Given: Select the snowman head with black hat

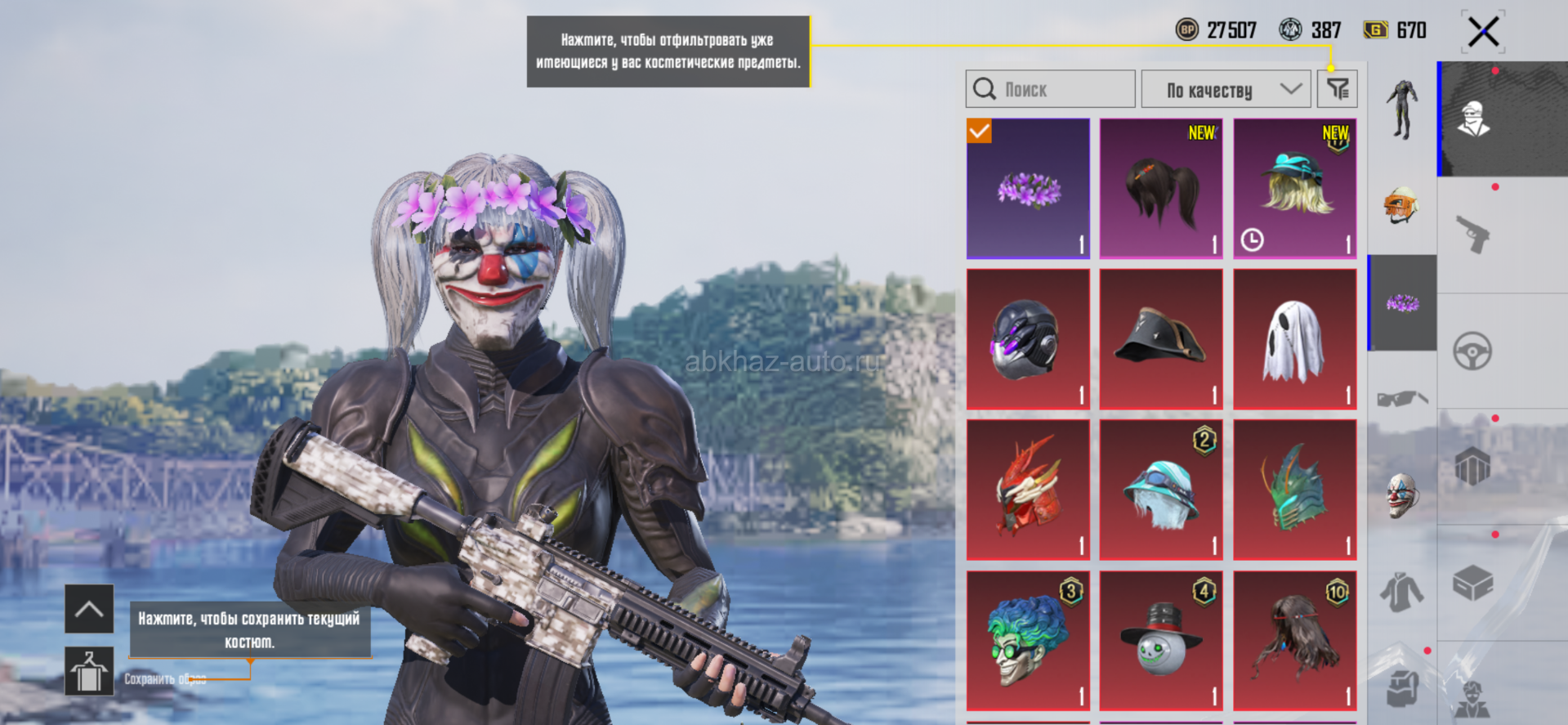Looking at the screenshot, I should 1161,640.
